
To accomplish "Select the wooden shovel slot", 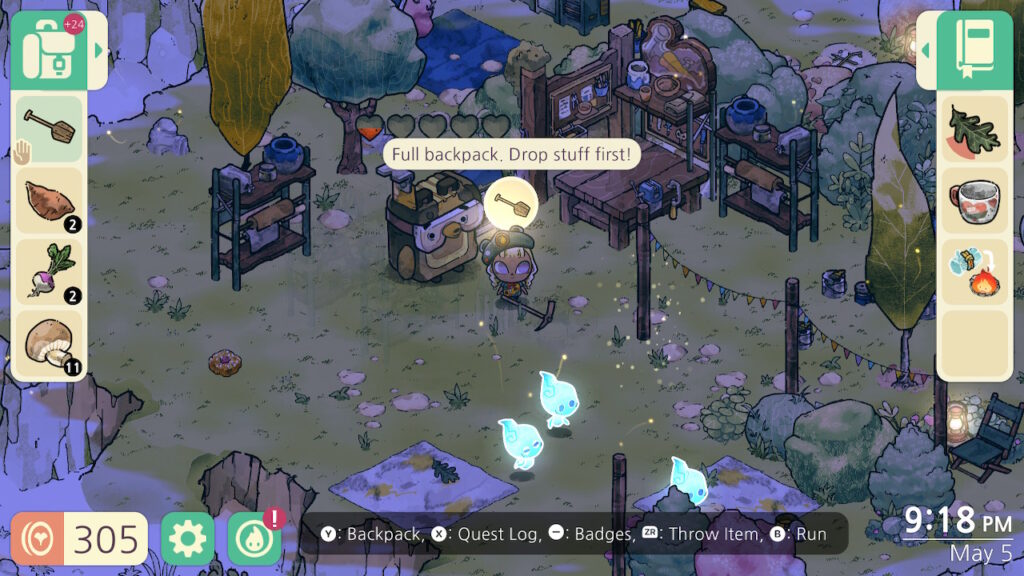I will coord(49,129).
